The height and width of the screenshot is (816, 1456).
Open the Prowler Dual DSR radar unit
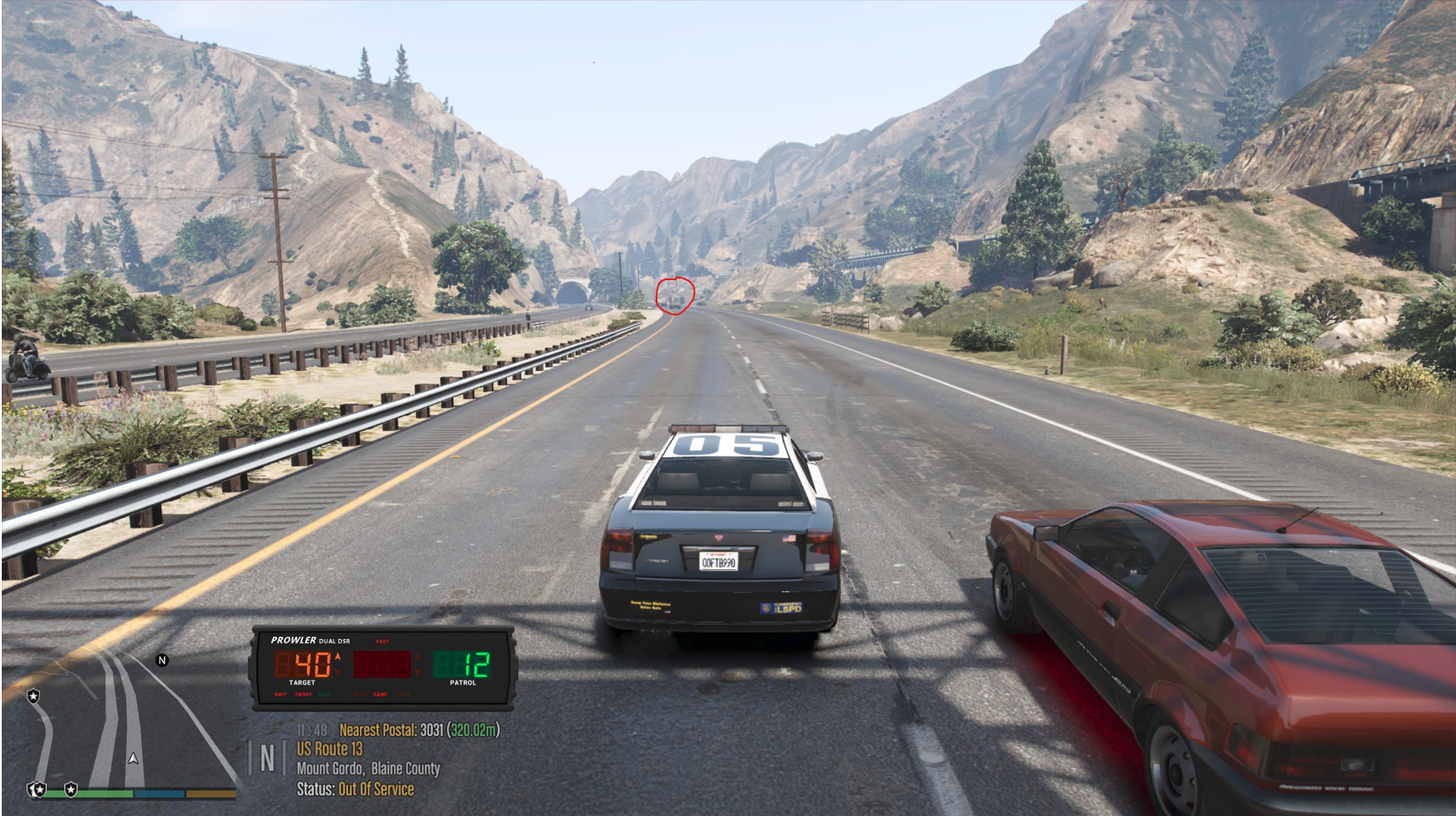point(383,666)
